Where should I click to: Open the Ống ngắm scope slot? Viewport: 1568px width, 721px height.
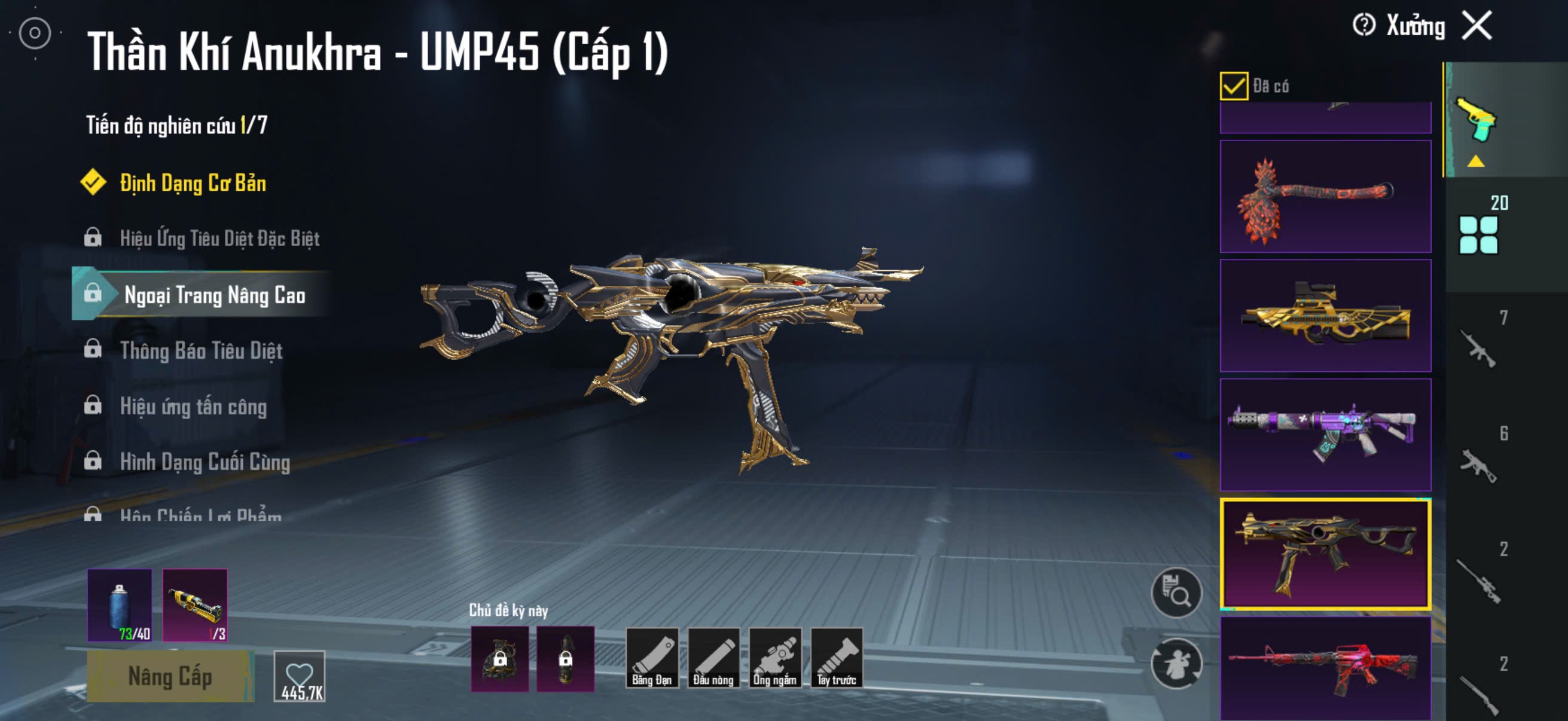click(775, 658)
